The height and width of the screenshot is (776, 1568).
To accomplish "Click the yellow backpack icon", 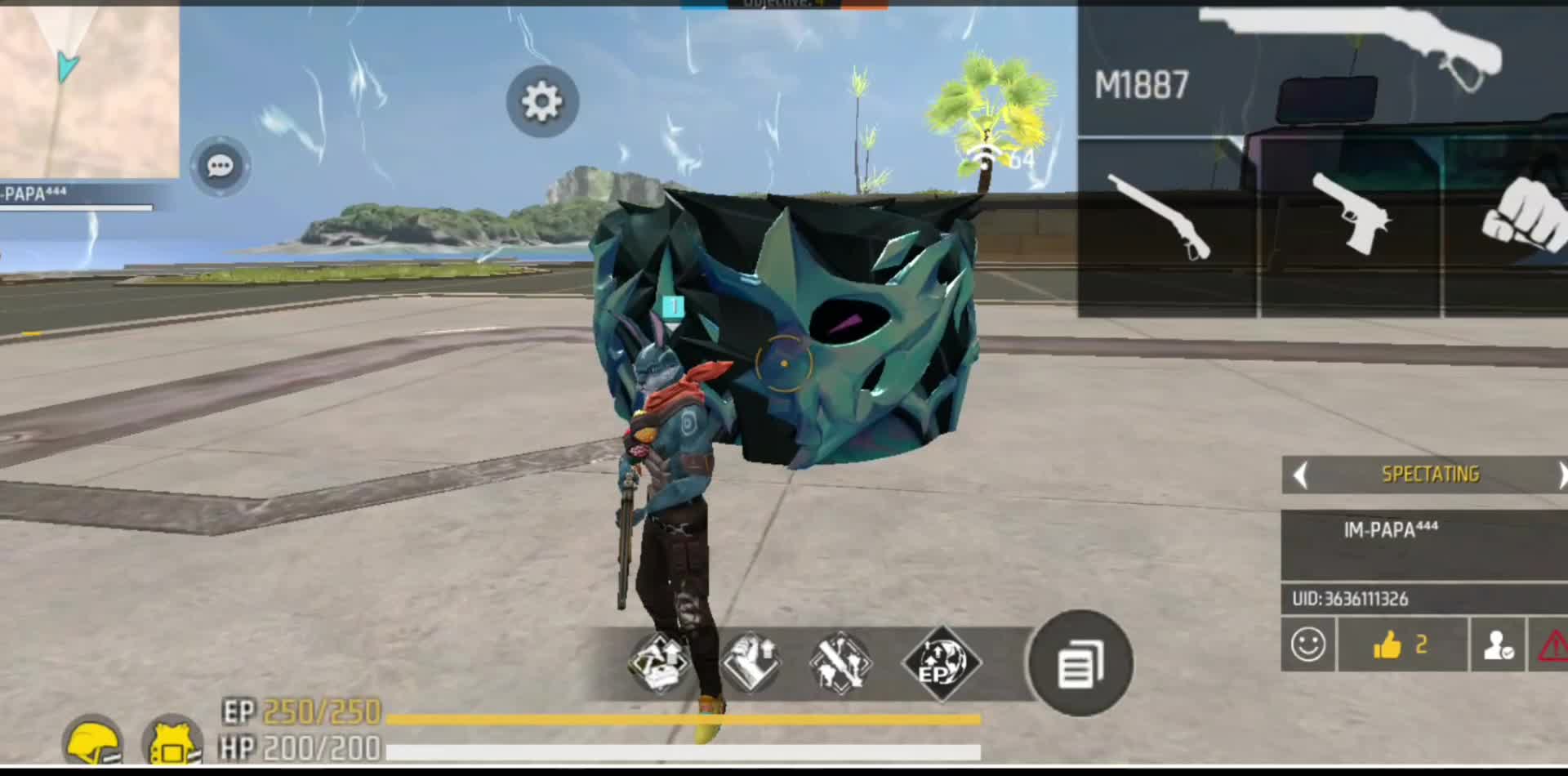I will coord(171,742).
